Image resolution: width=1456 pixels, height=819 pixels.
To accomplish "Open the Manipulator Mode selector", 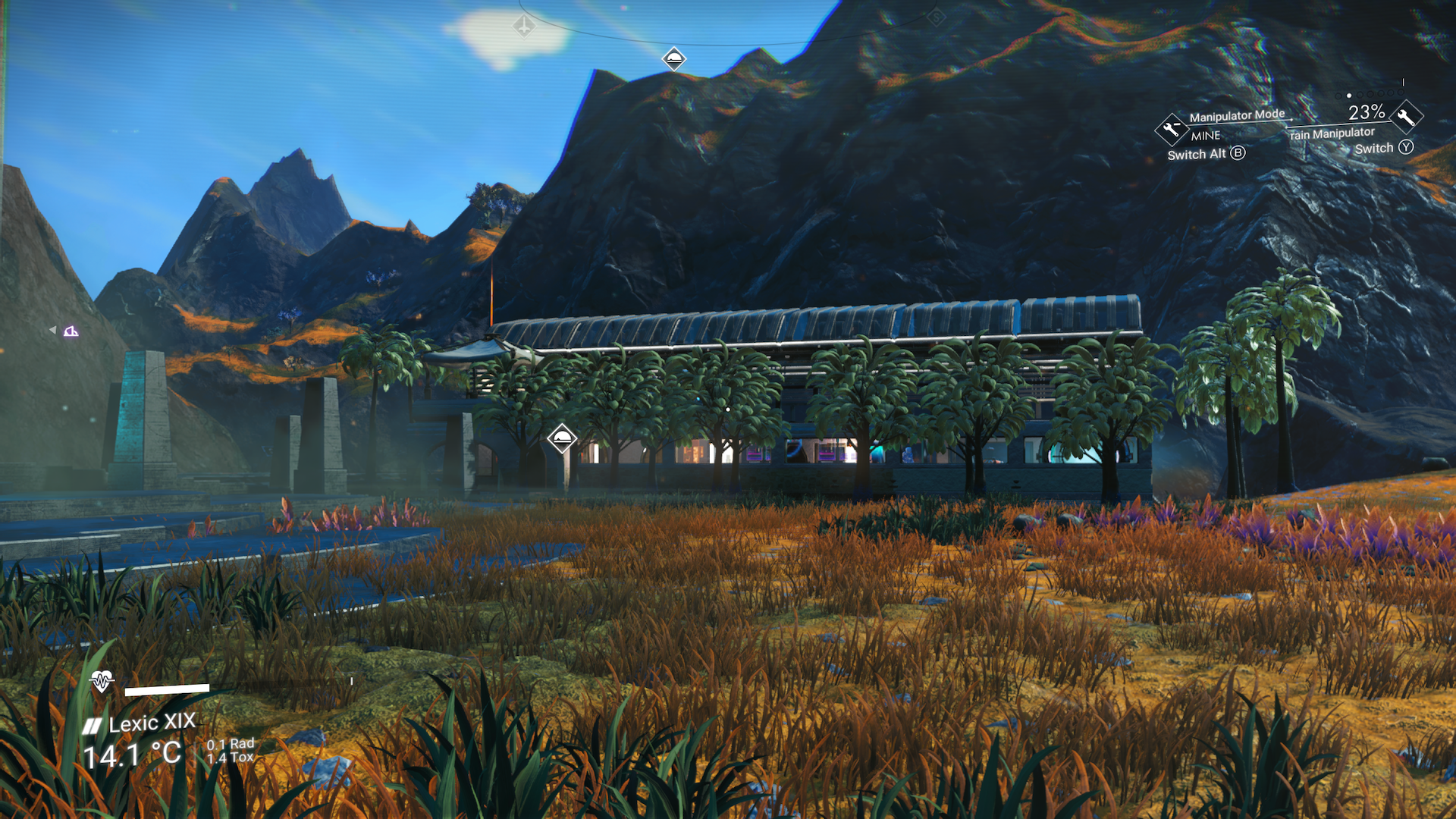I will 1237,115.
